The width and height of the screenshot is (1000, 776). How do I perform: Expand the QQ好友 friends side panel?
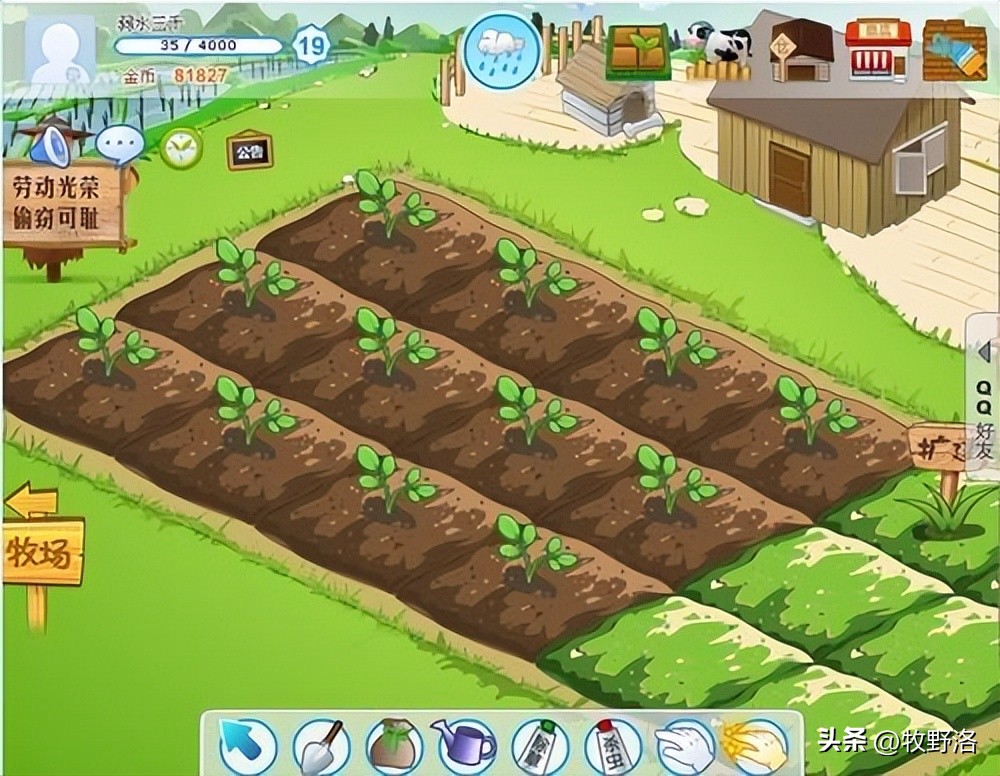point(984,402)
